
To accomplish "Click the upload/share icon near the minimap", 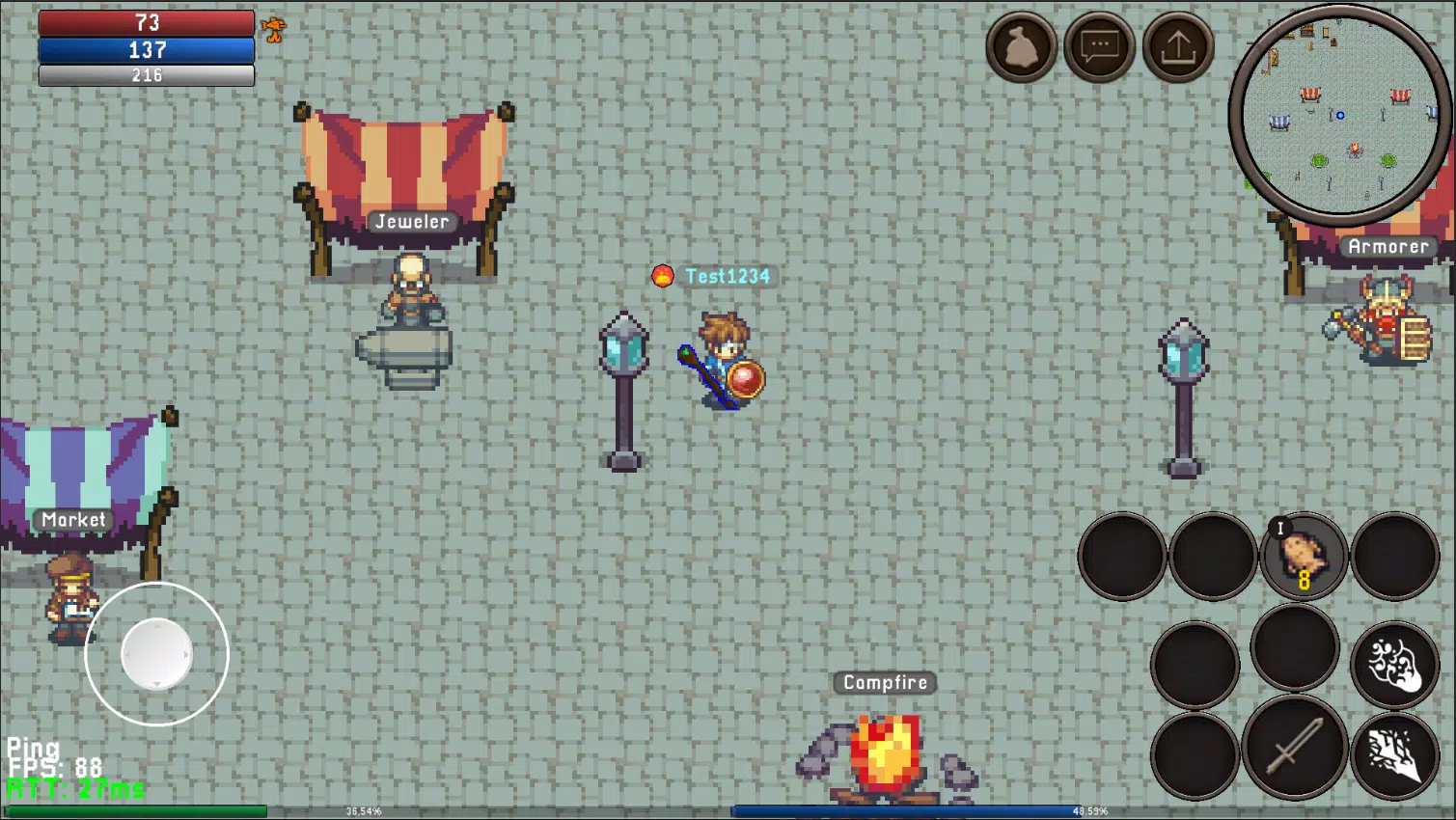I will pyautogui.click(x=1177, y=45).
